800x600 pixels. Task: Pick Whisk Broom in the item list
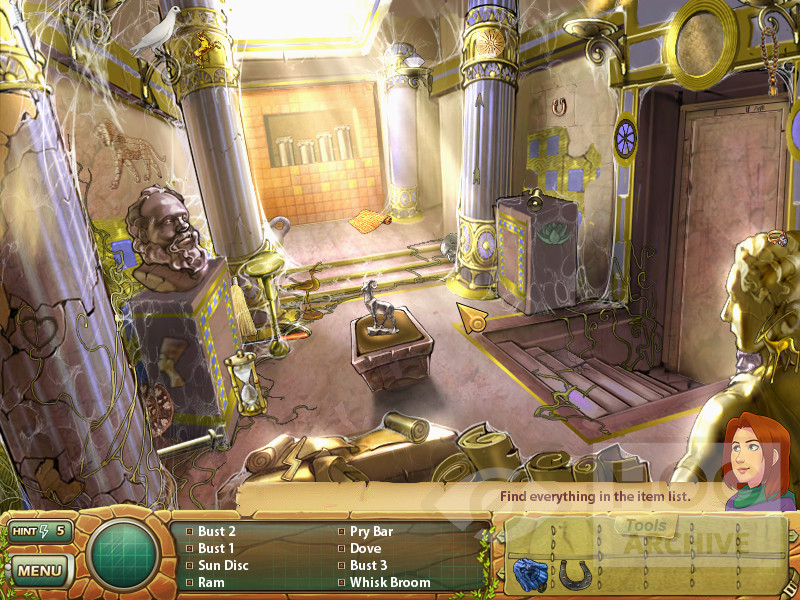(390, 582)
